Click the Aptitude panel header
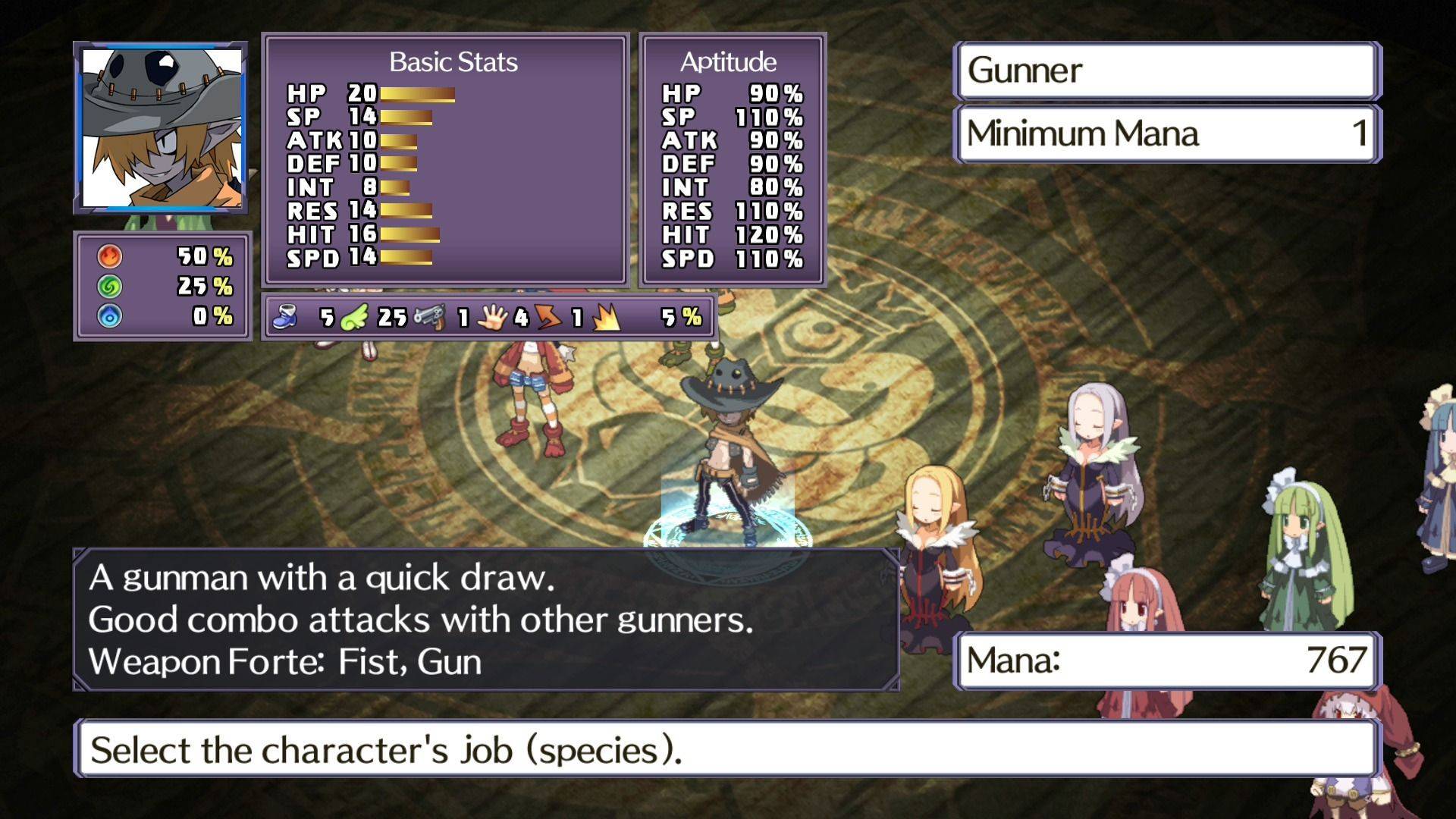 [728, 62]
